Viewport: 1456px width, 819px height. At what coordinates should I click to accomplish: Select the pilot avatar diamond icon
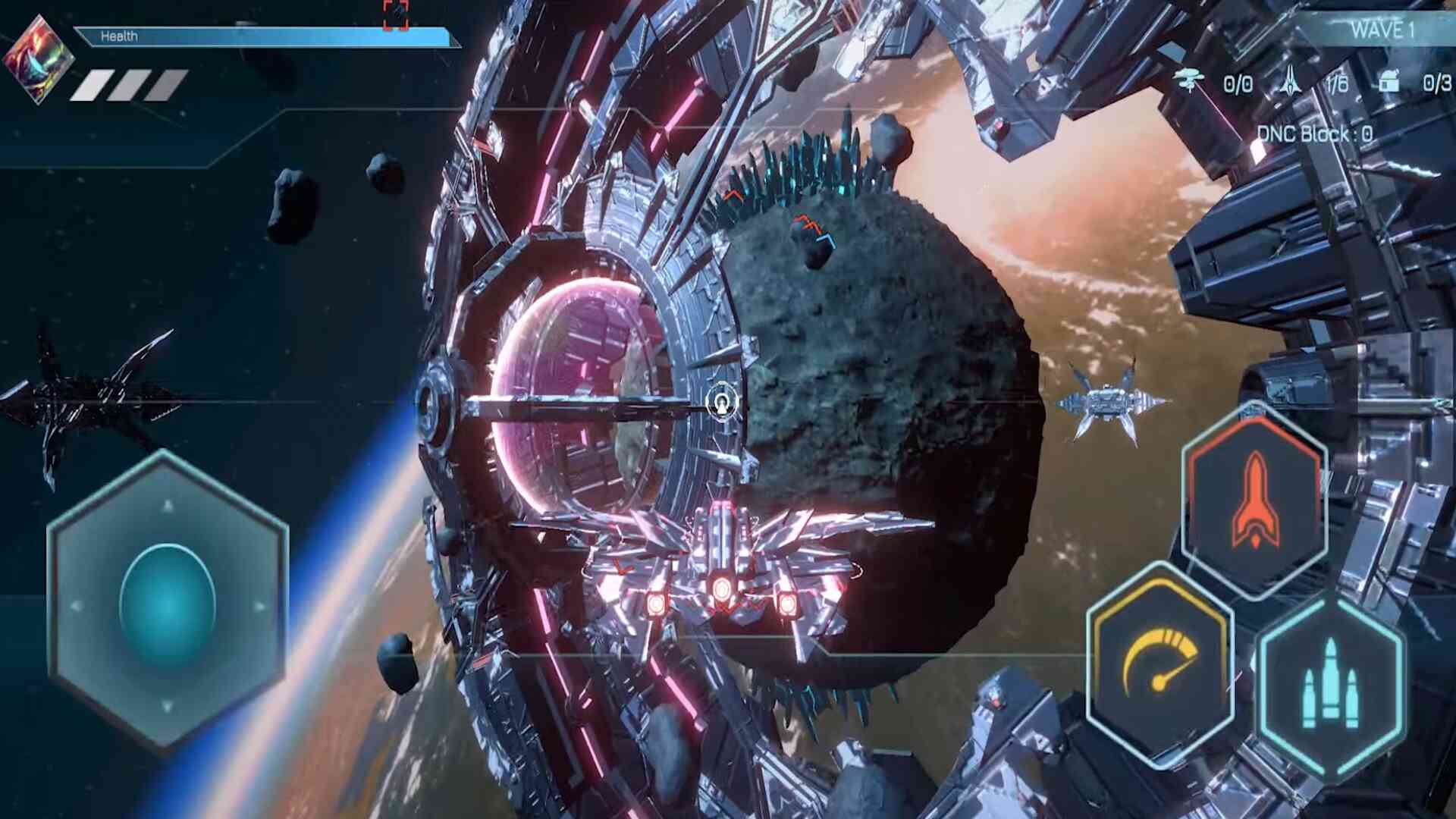point(38,61)
